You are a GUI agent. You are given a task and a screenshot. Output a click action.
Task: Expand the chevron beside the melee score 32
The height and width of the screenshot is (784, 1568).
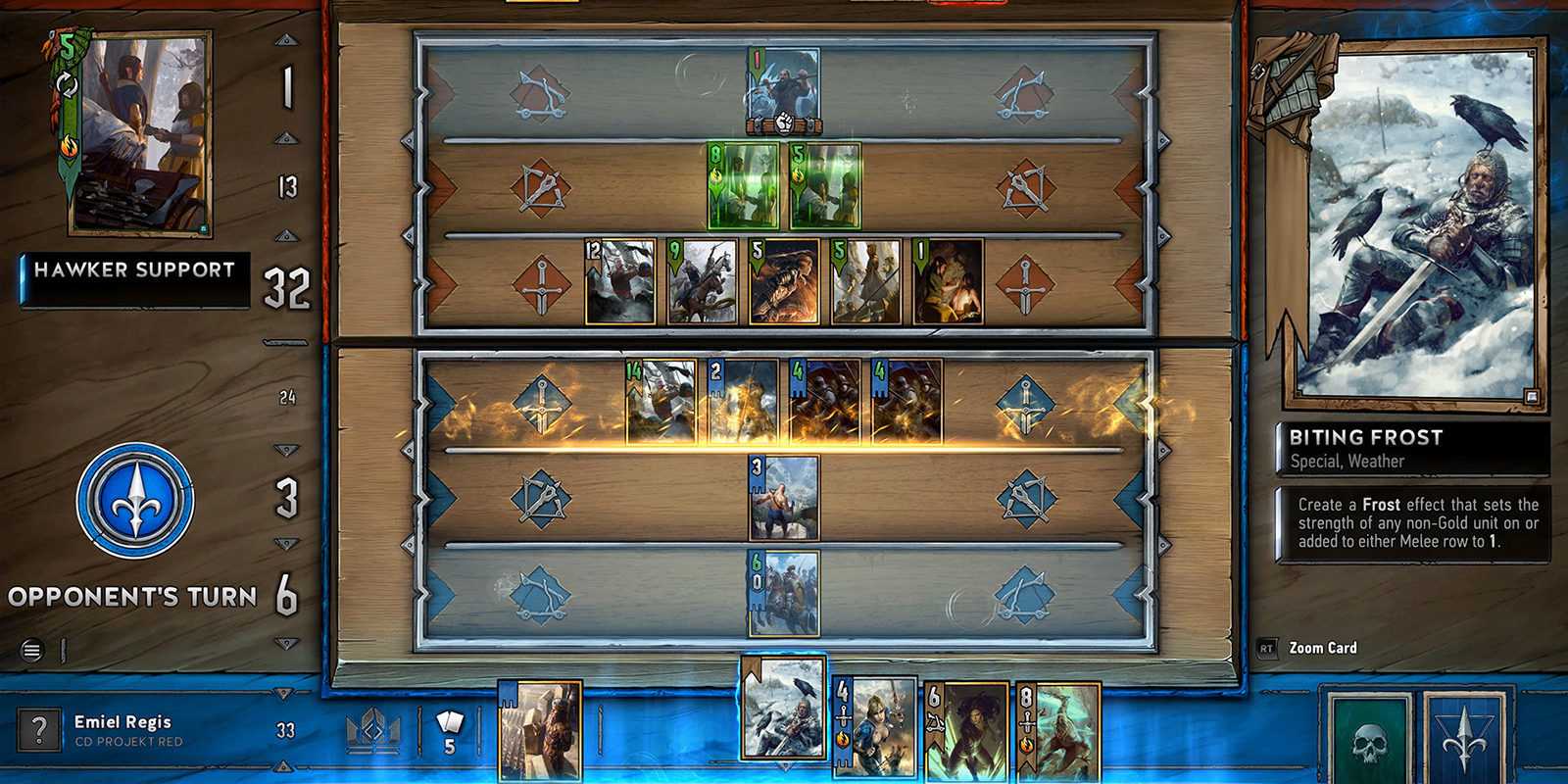[286, 235]
